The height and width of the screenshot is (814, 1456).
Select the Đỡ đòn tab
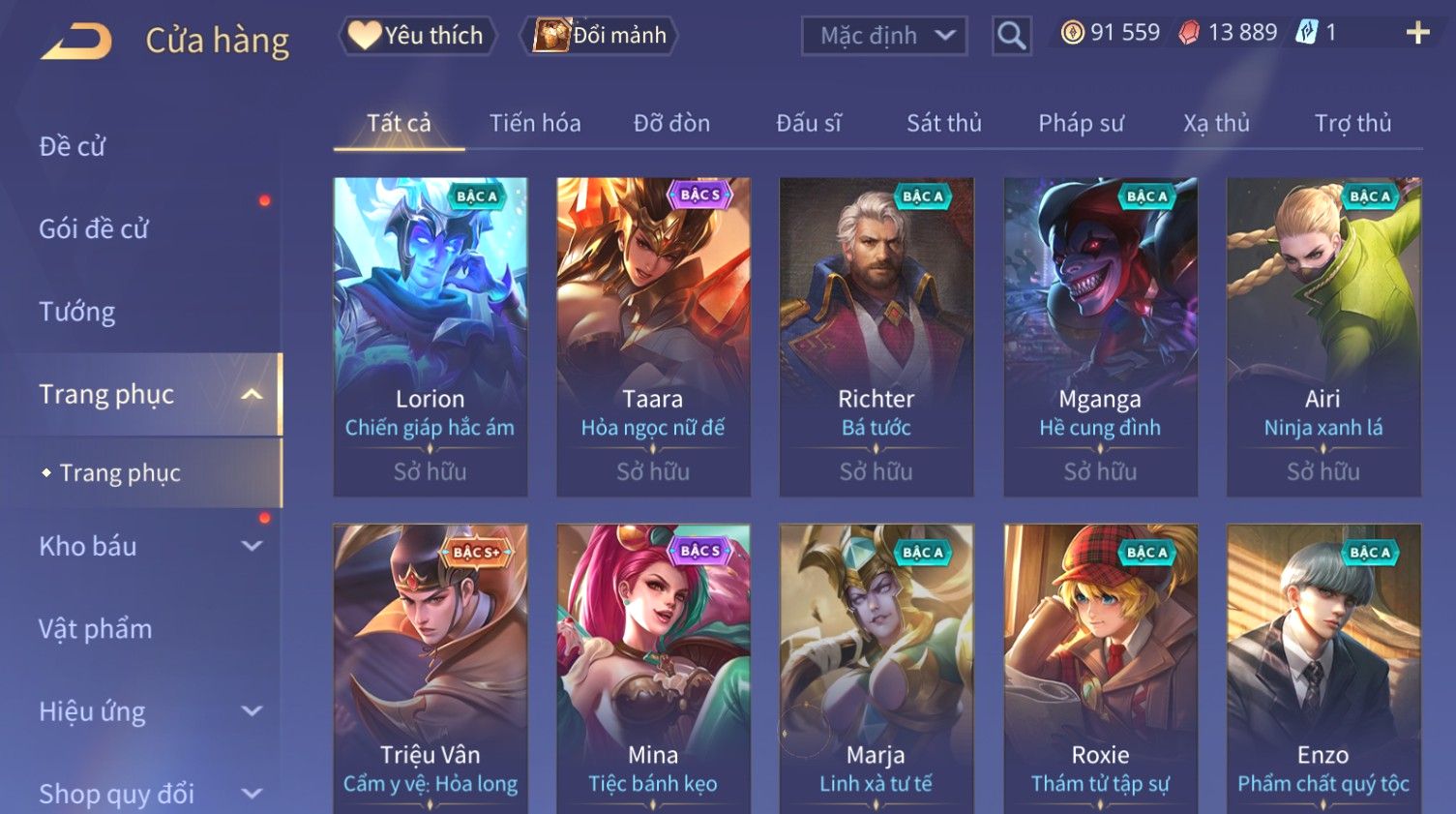[671, 124]
